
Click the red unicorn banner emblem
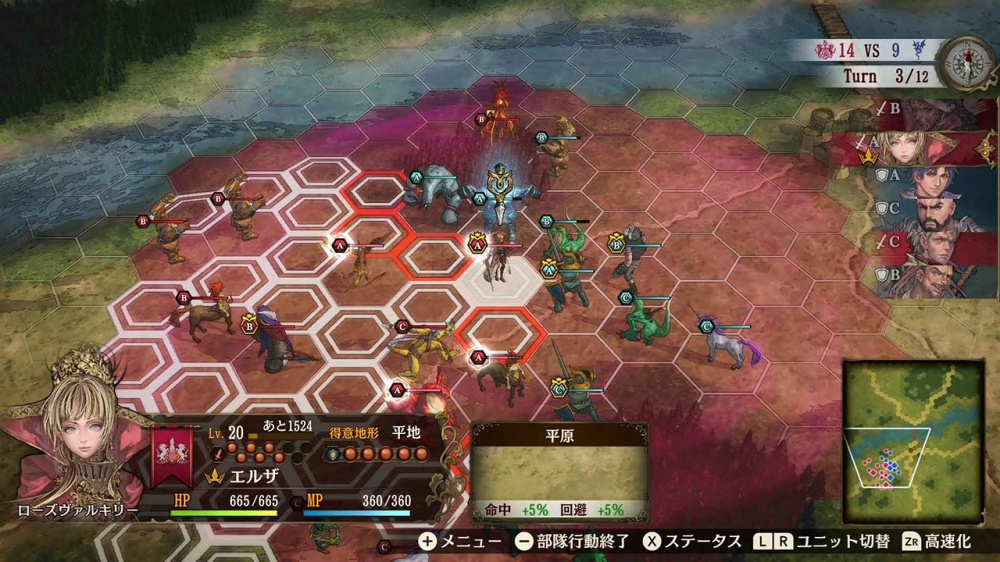coord(174,453)
